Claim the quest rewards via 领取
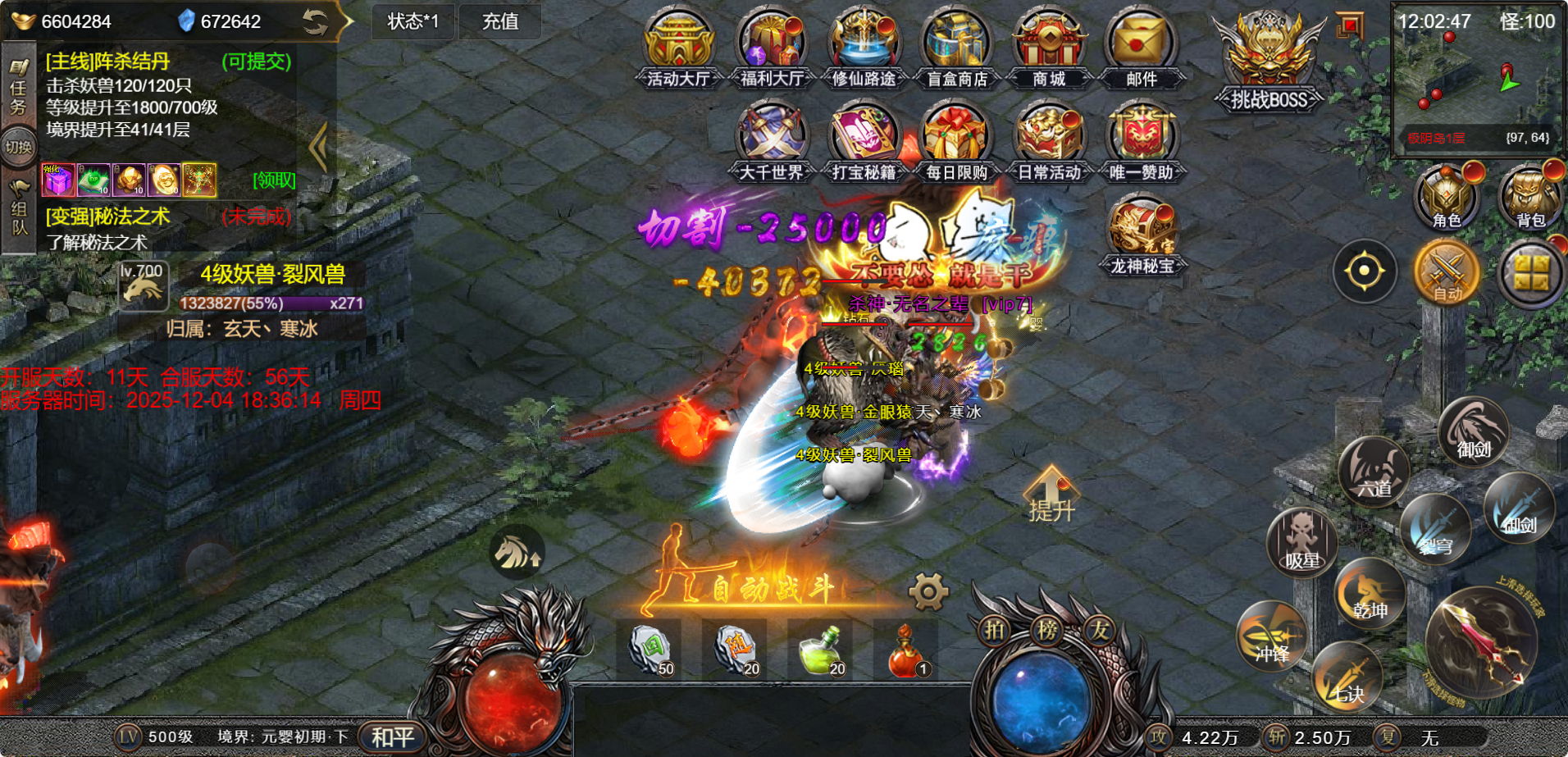This screenshot has width=1568, height=757. (274, 180)
